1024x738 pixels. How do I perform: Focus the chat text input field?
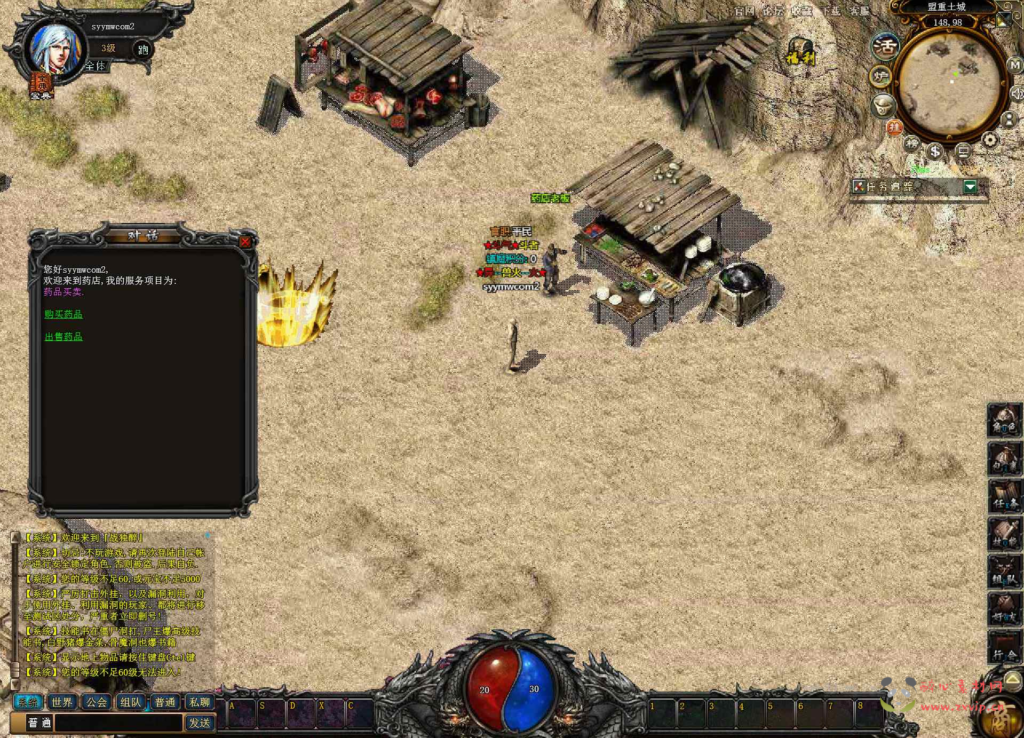coord(118,722)
